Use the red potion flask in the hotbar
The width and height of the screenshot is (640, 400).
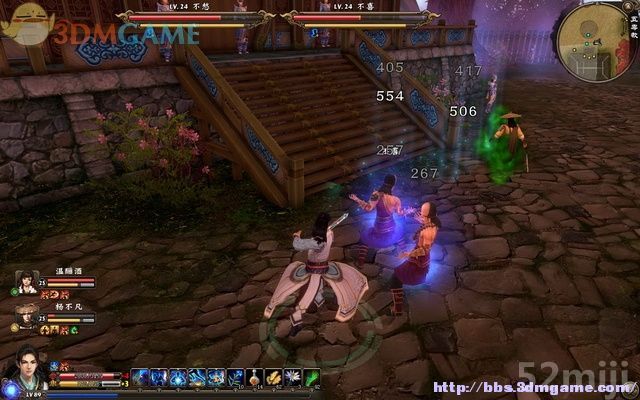255,377
